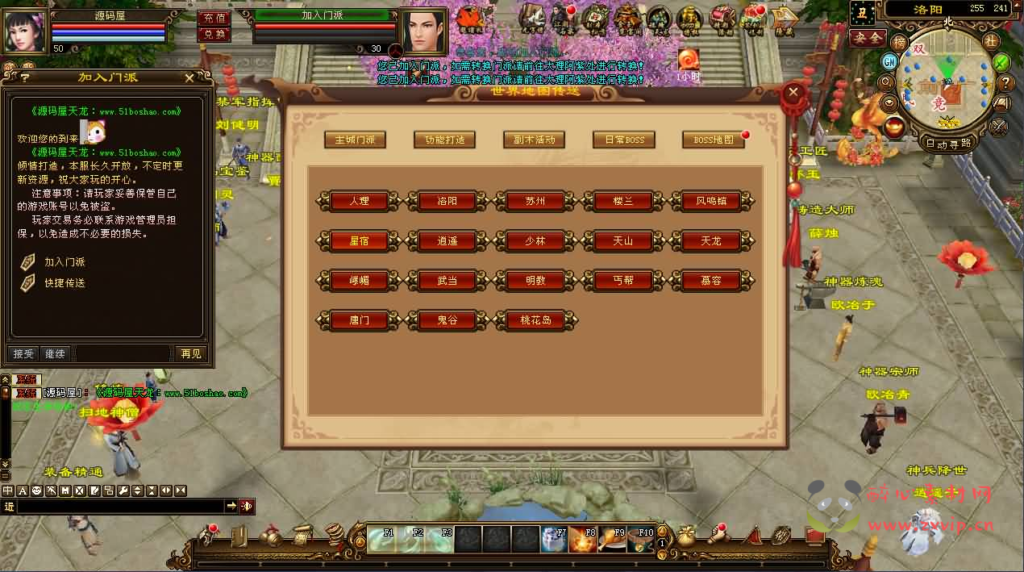The height and width of the screenshot is (572, 1024).
Task: Click the 再见 goodbye button
Action: point(190,353)
